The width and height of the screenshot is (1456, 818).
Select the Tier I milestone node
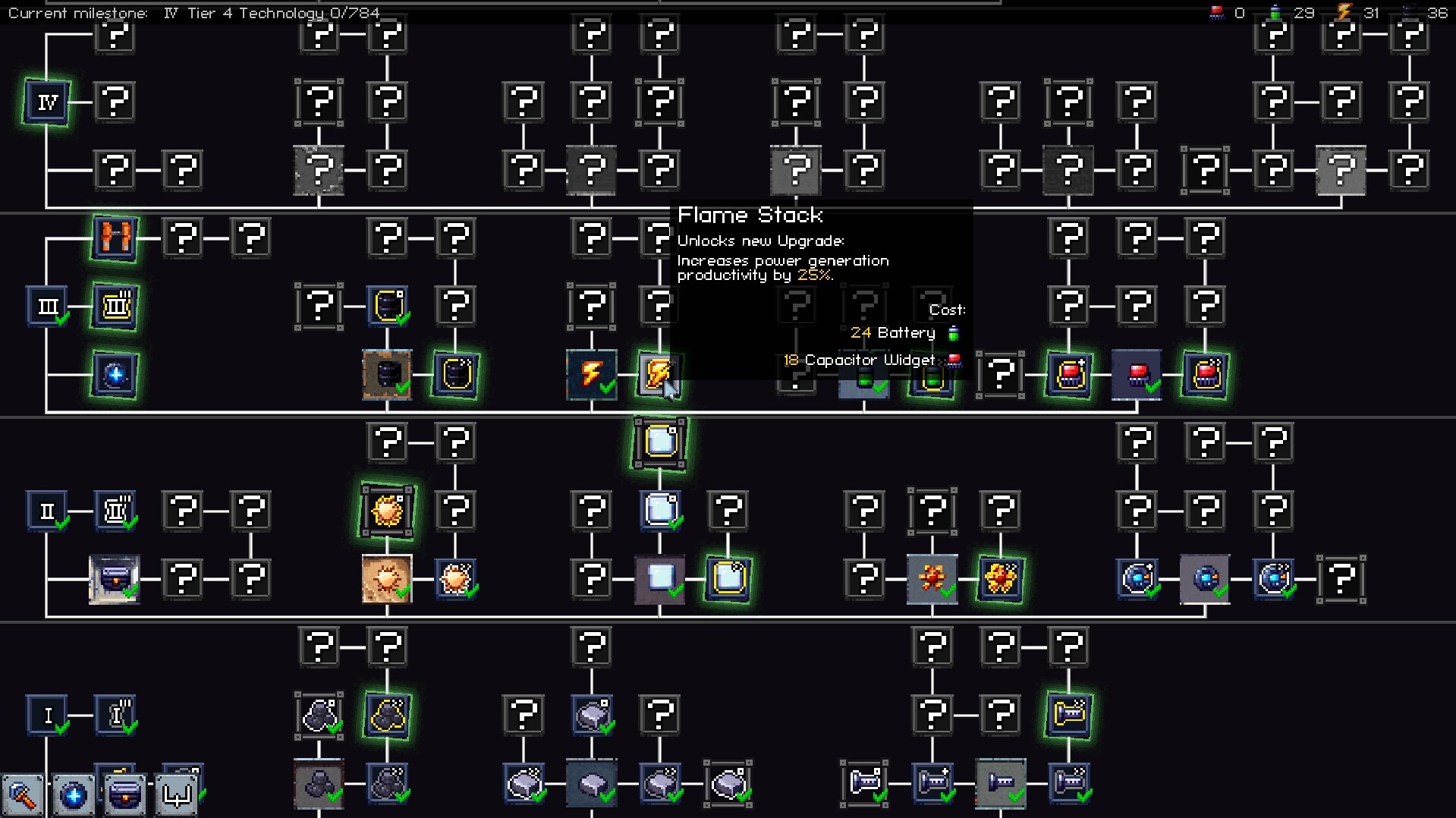pyautogui.click(x=47, y=714)
